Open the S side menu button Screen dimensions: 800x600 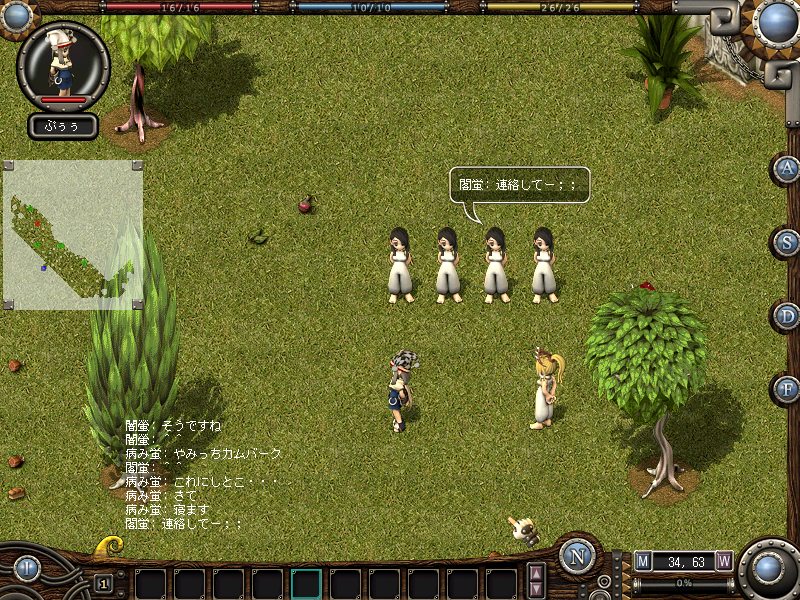tap(788, 242)
